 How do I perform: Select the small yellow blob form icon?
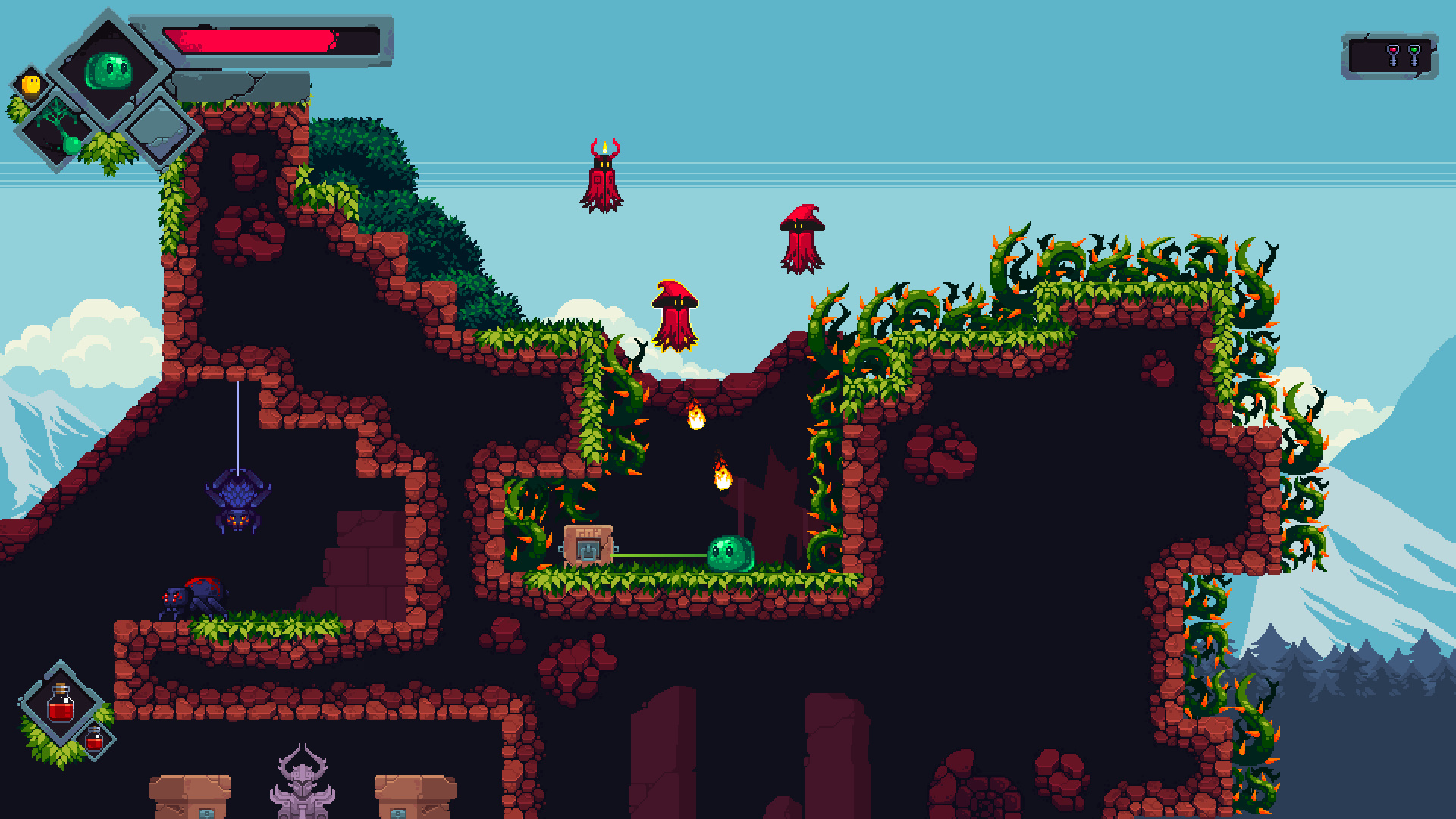[31, 83]
